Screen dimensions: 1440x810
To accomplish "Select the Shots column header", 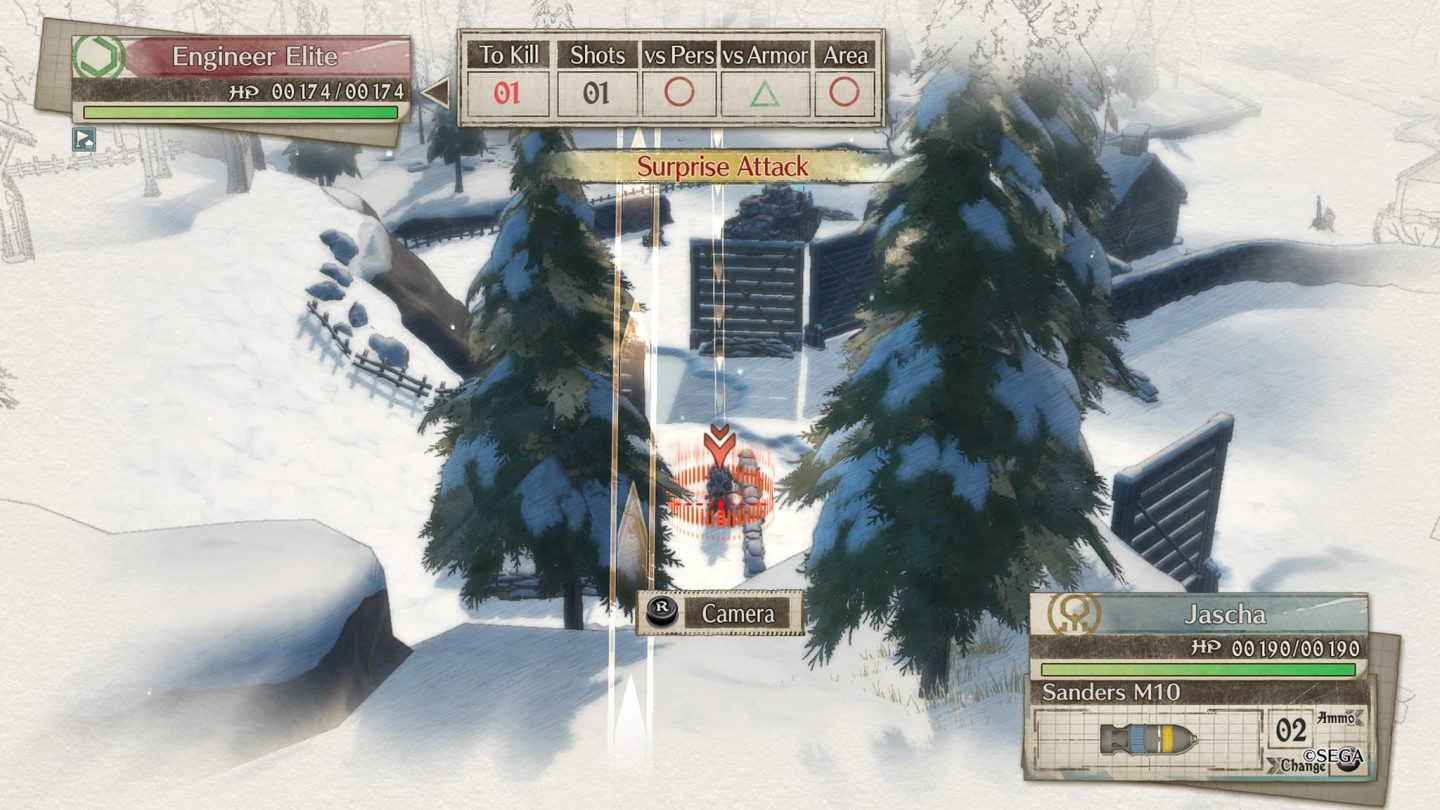I will [x=598, y=56].
